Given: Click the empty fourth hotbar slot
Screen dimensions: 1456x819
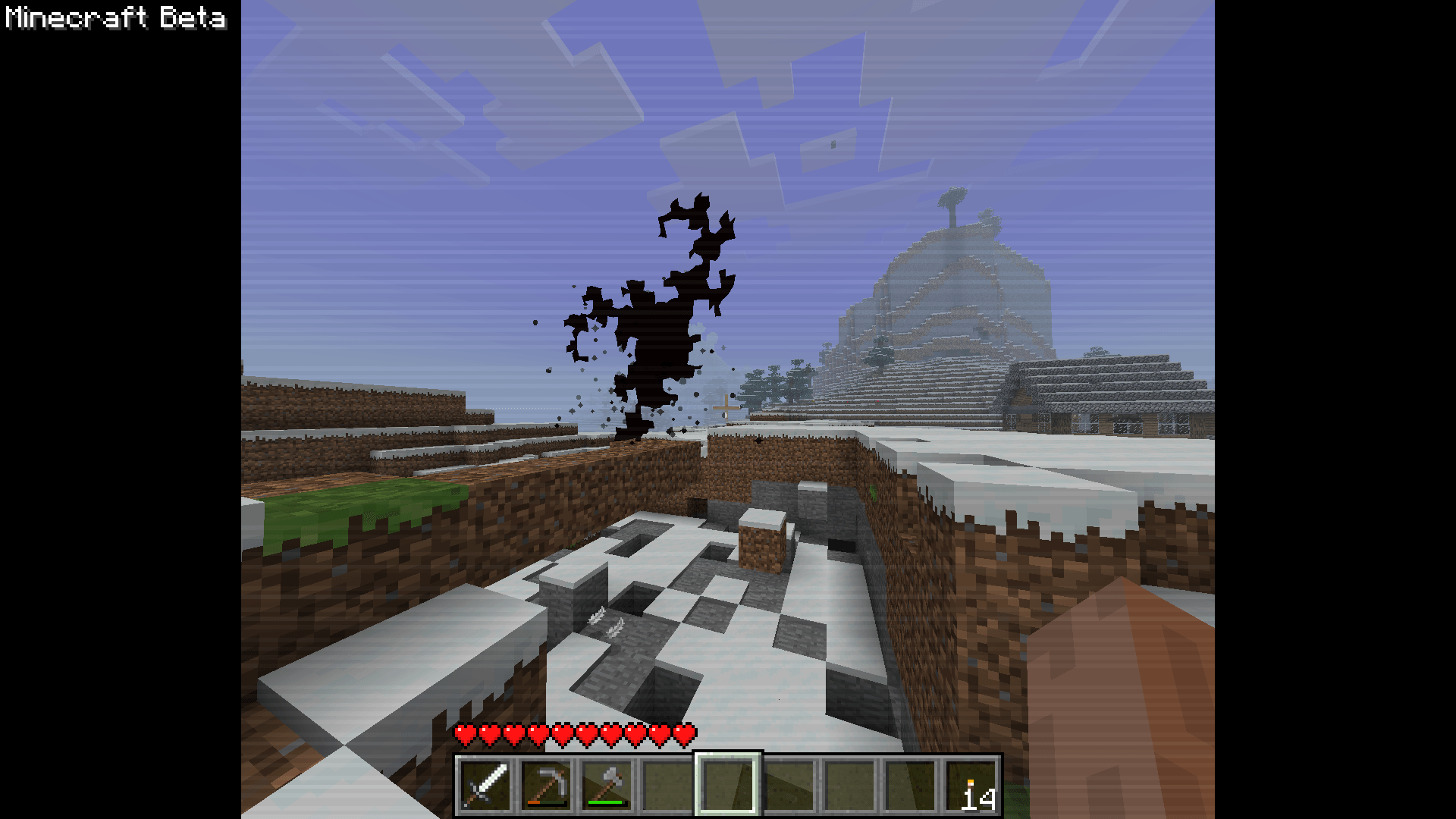Looking at the screenshot, I should point(667,785).
